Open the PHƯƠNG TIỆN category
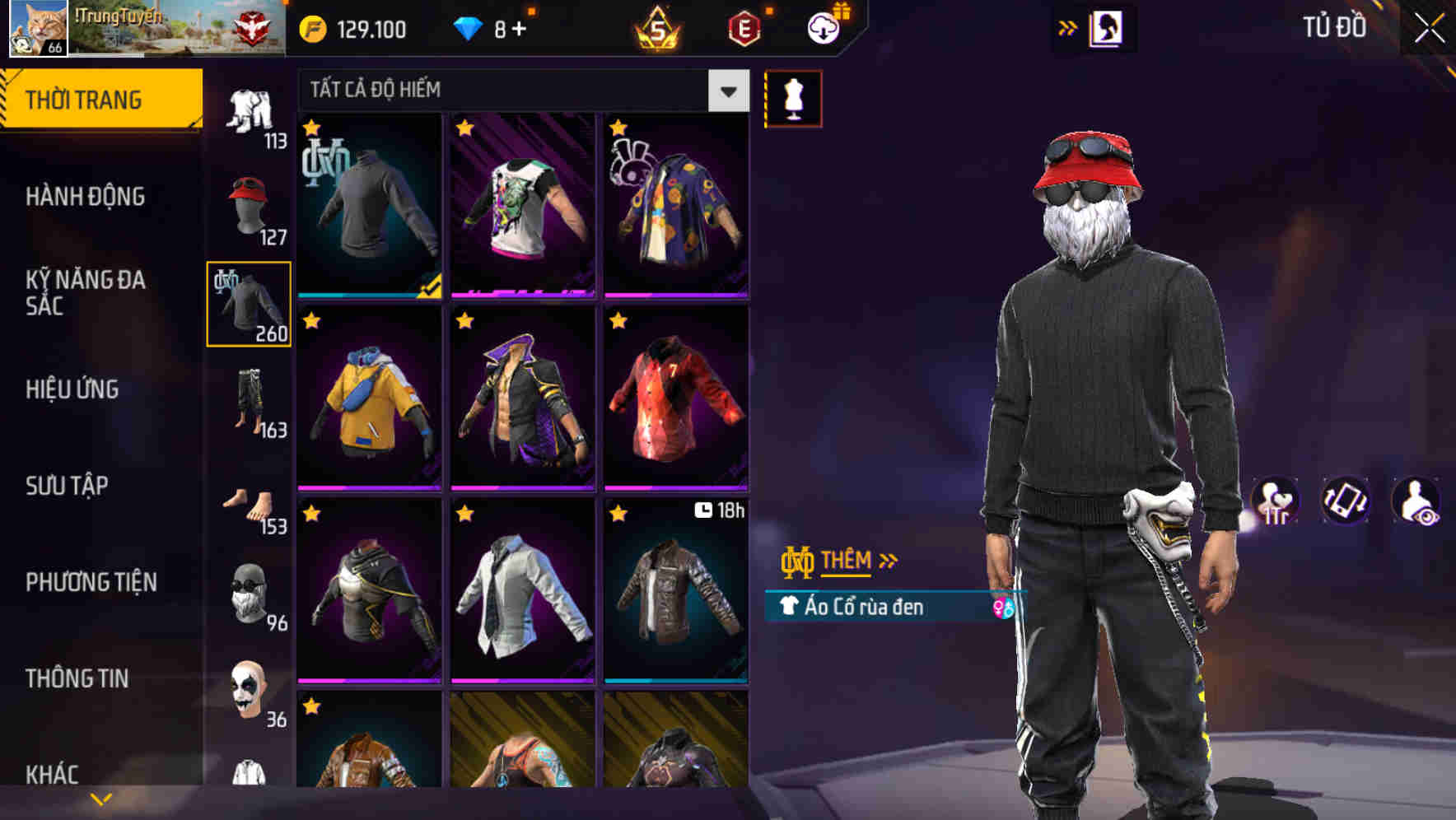The height and width of the screenshot is (820, 1456). 93,581
